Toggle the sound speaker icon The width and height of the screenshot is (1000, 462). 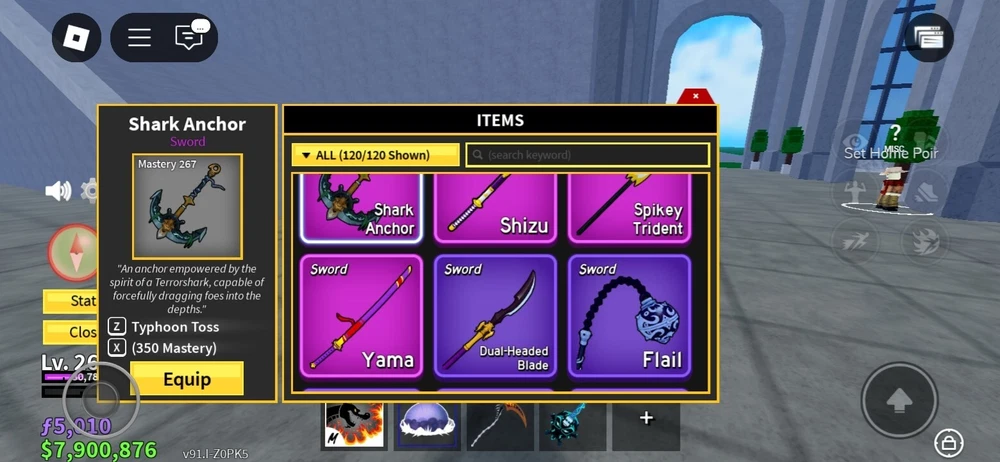pos(58,191)
